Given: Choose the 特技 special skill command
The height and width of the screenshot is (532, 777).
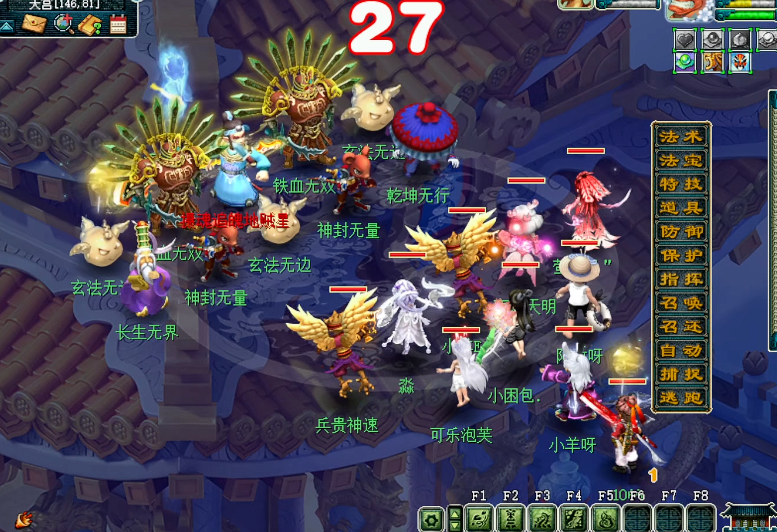Looking at the screenshot, I should [x=681, y=184].
